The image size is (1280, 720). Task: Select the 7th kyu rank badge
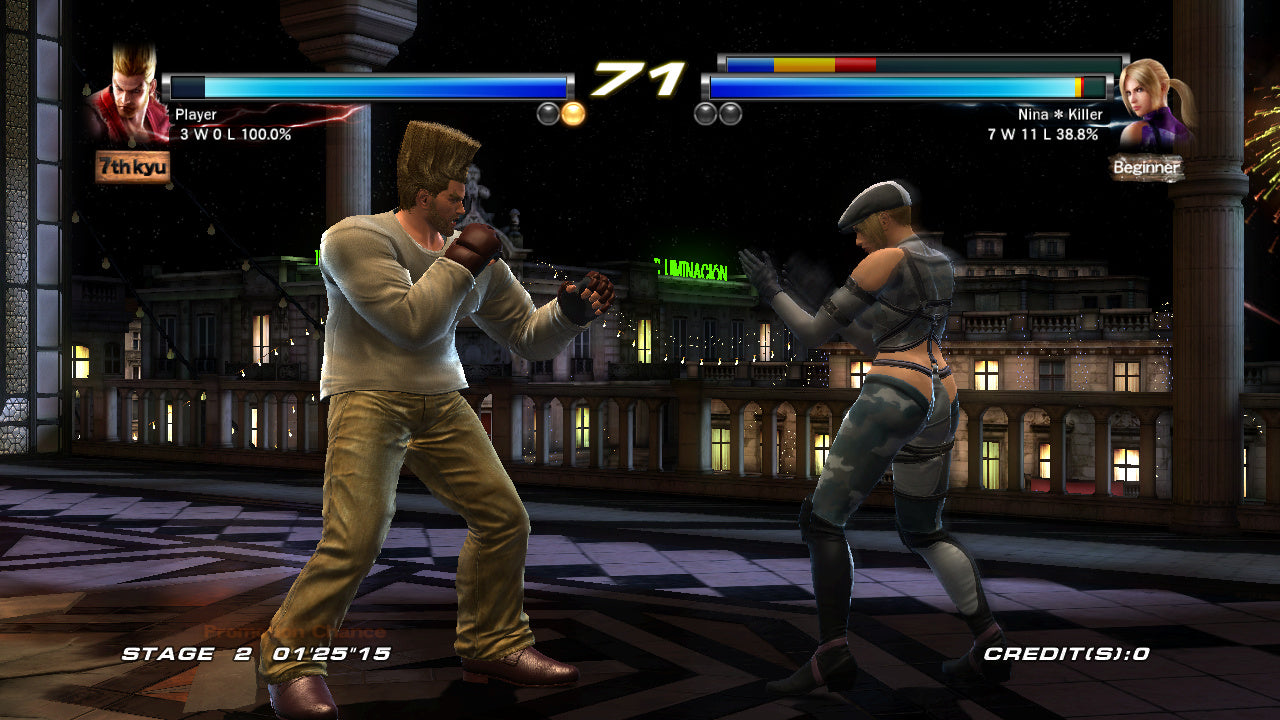(133, 166)
